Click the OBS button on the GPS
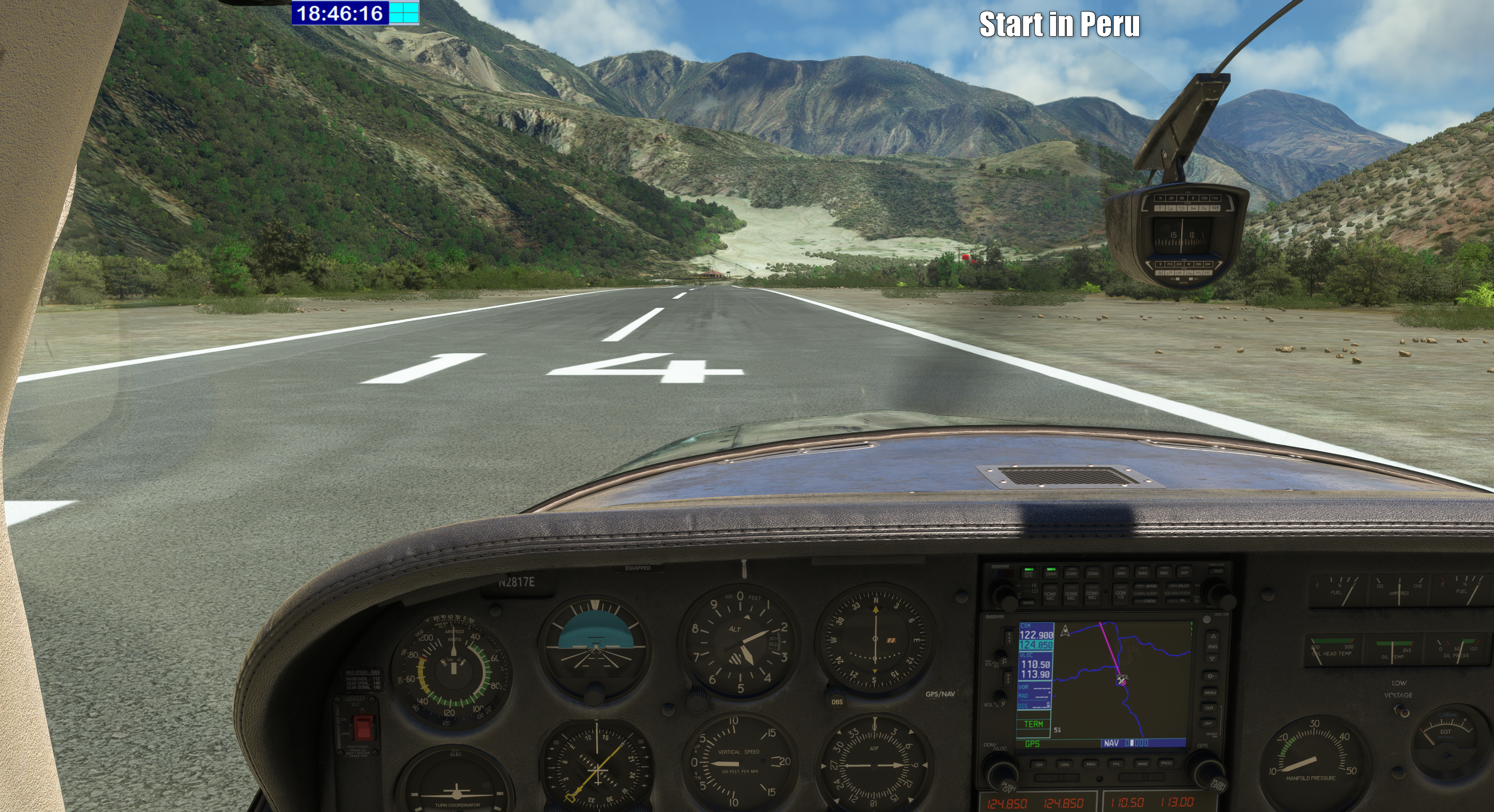The width and height of the screenshot is (1494, 812). [x=1064, y=765]
